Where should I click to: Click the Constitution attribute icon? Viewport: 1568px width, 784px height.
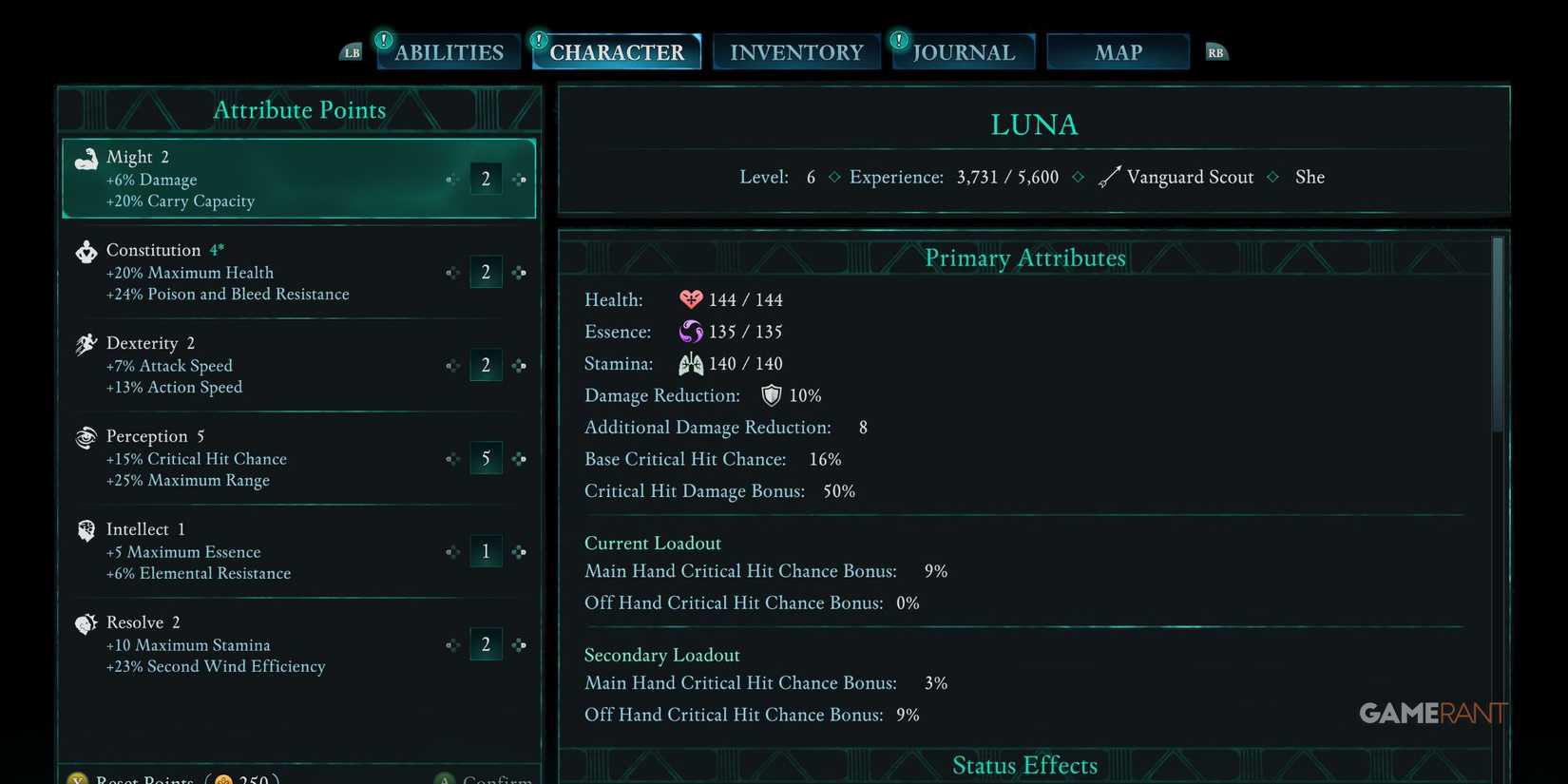click(86, 251)
